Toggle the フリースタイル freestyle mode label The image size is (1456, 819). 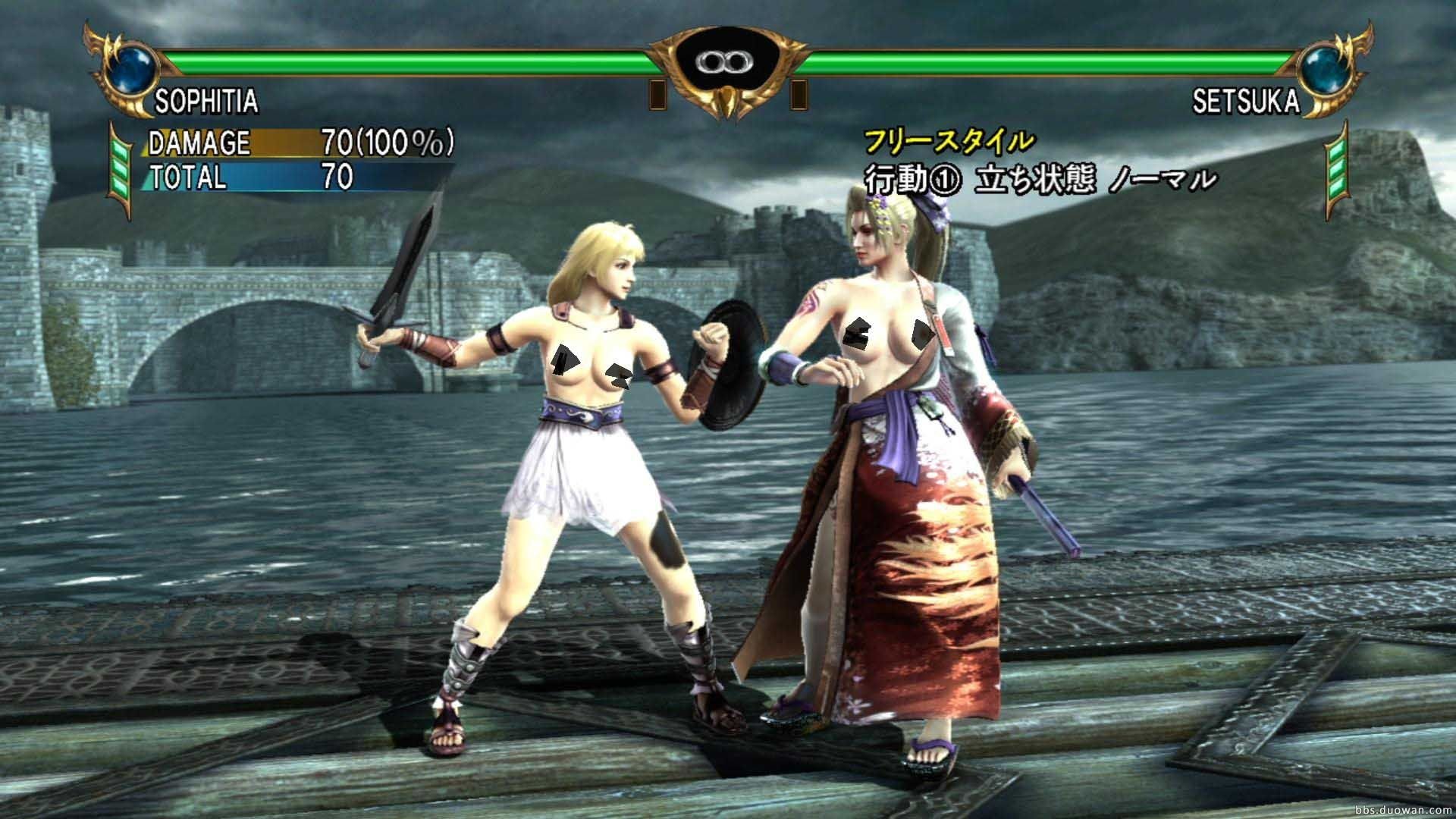click(948, 140)
